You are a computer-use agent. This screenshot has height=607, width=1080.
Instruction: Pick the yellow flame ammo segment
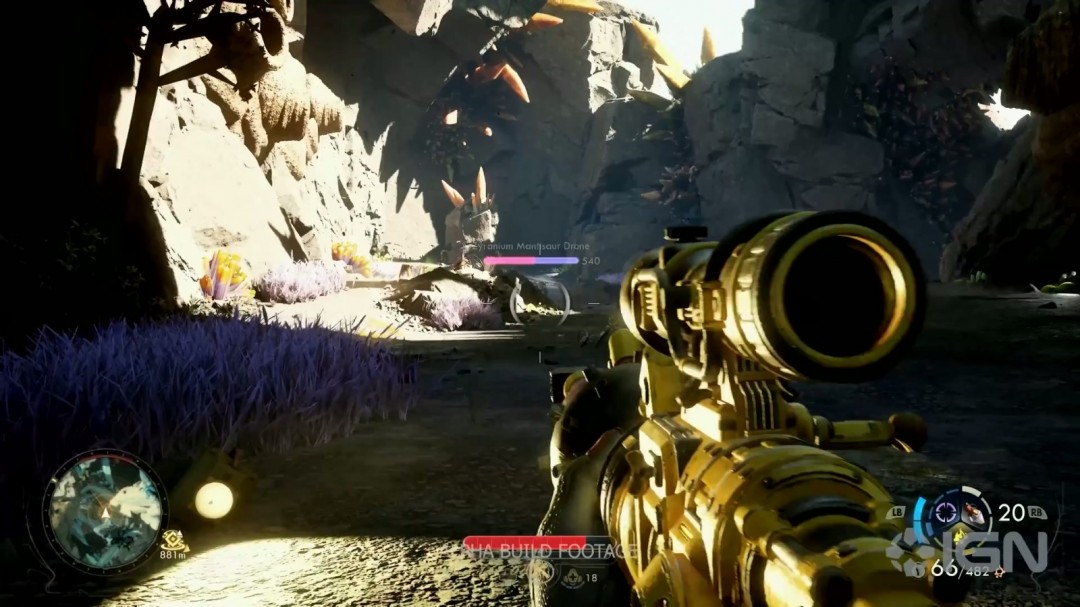tap(961, 536)
